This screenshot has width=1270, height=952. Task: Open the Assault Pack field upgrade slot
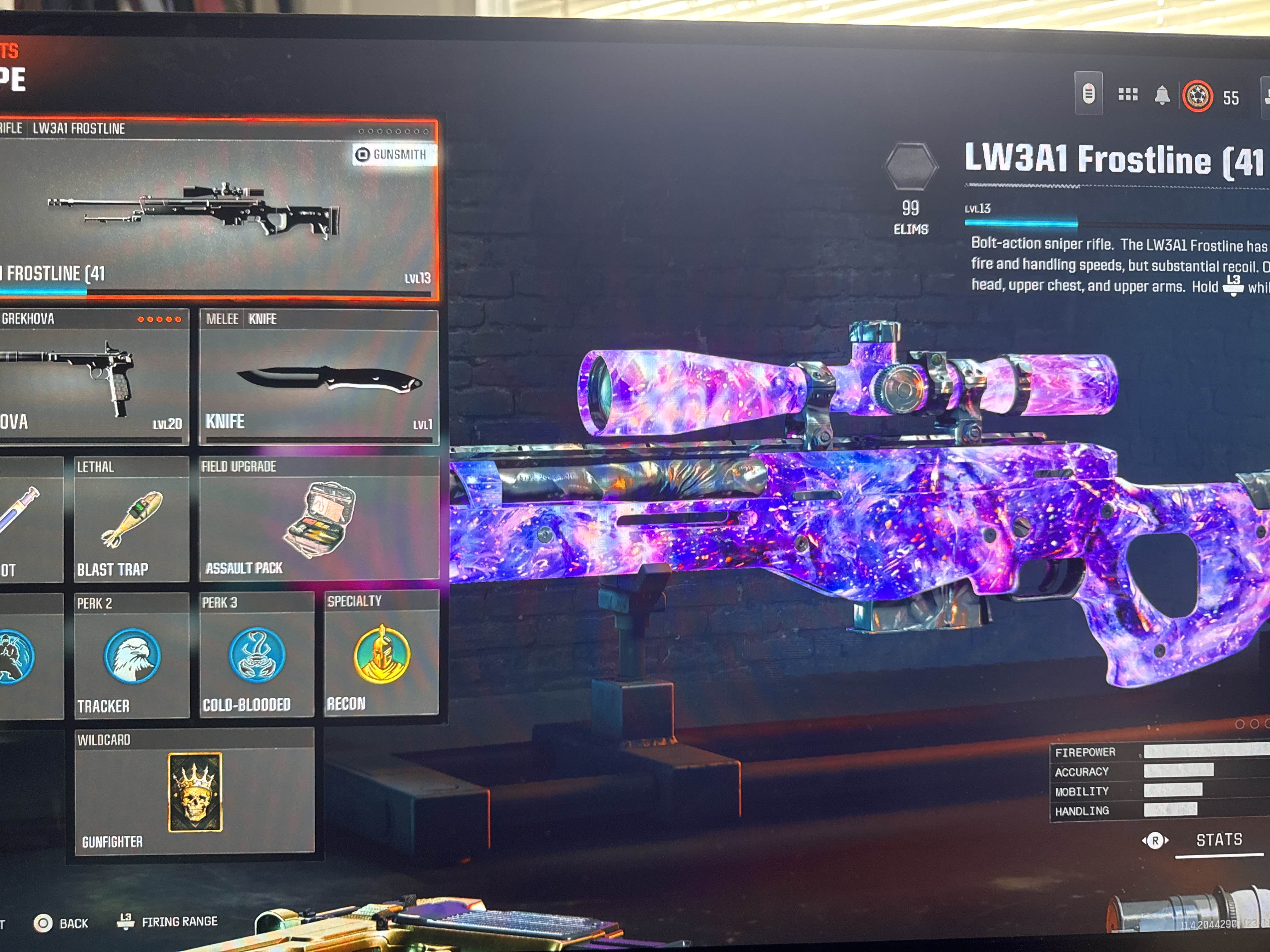[319, 519]
